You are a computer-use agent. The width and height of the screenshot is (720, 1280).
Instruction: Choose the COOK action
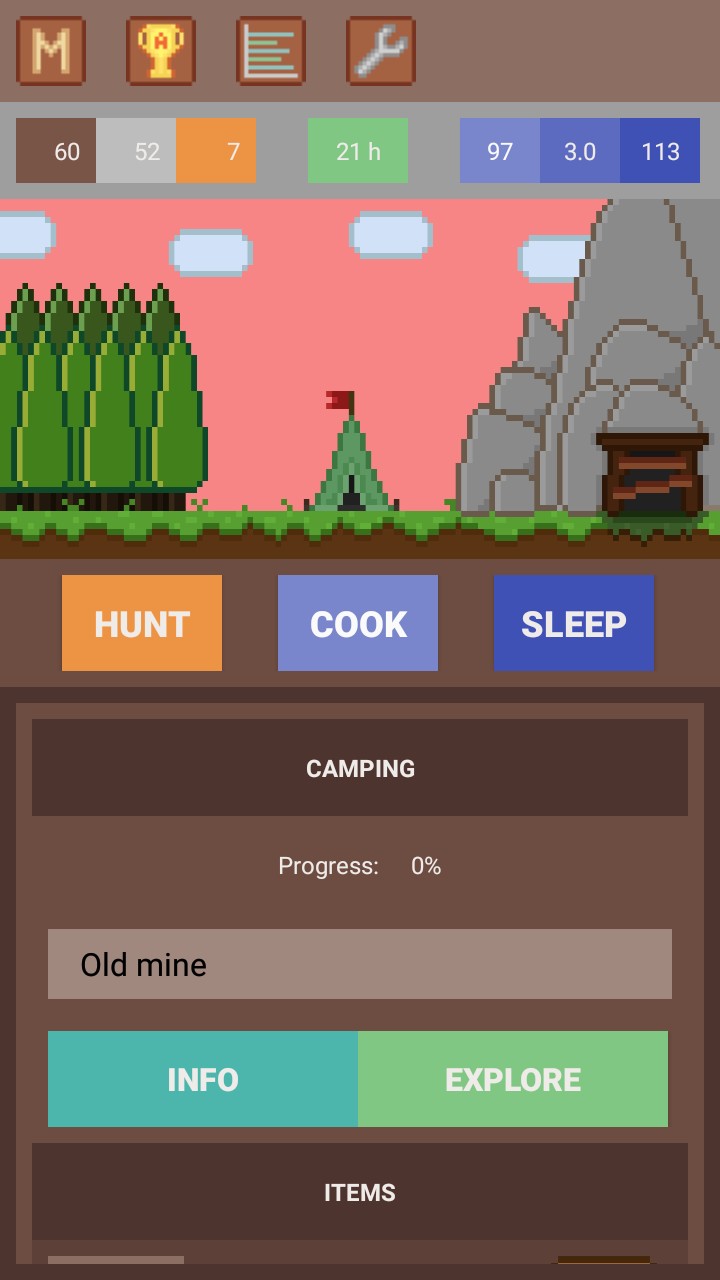coord(358,623)
